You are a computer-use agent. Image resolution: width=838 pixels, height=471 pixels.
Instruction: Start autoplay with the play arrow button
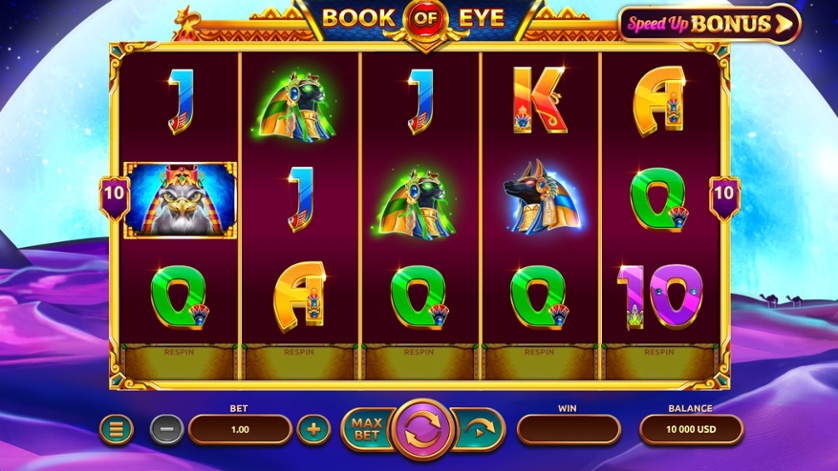tap(480, 430)
